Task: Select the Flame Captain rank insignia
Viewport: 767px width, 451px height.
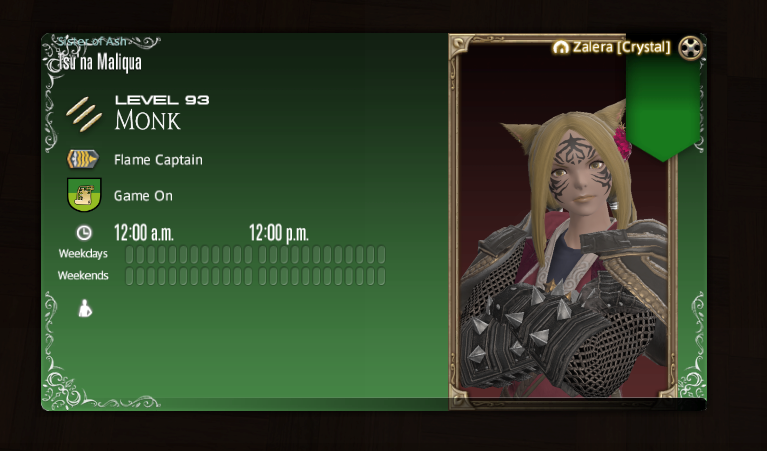Action: pyautogui.click(x=83, y=159)
